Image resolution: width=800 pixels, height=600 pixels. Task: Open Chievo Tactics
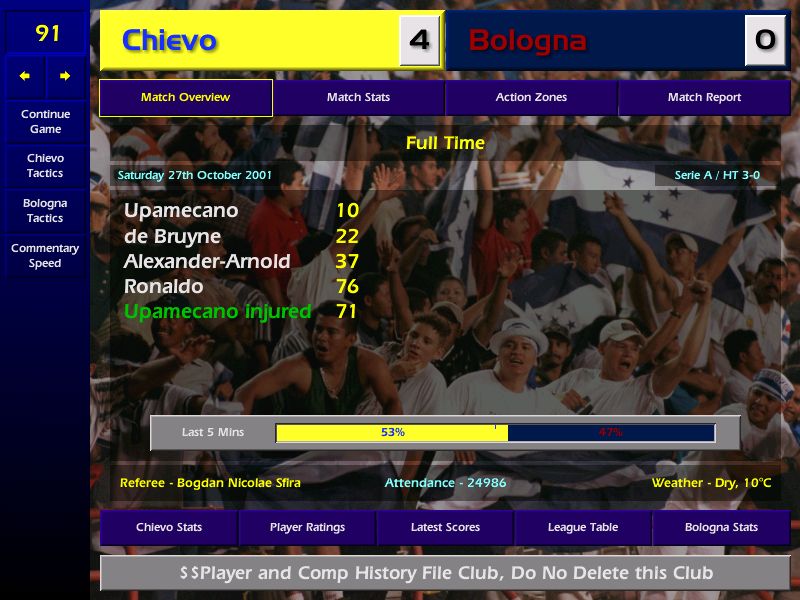click(x=45, y=166)
